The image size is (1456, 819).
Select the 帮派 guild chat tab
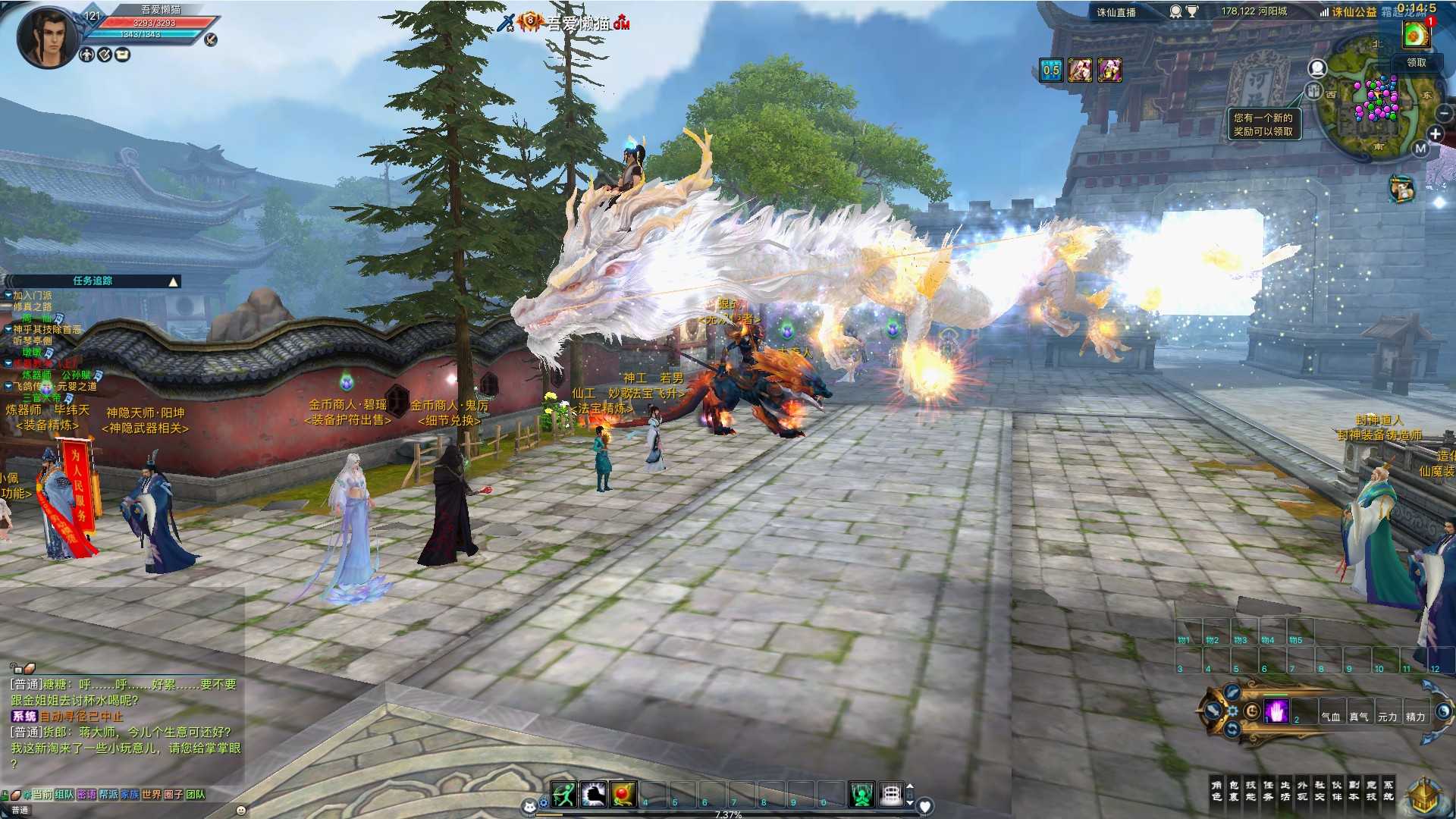pos(108,794)
